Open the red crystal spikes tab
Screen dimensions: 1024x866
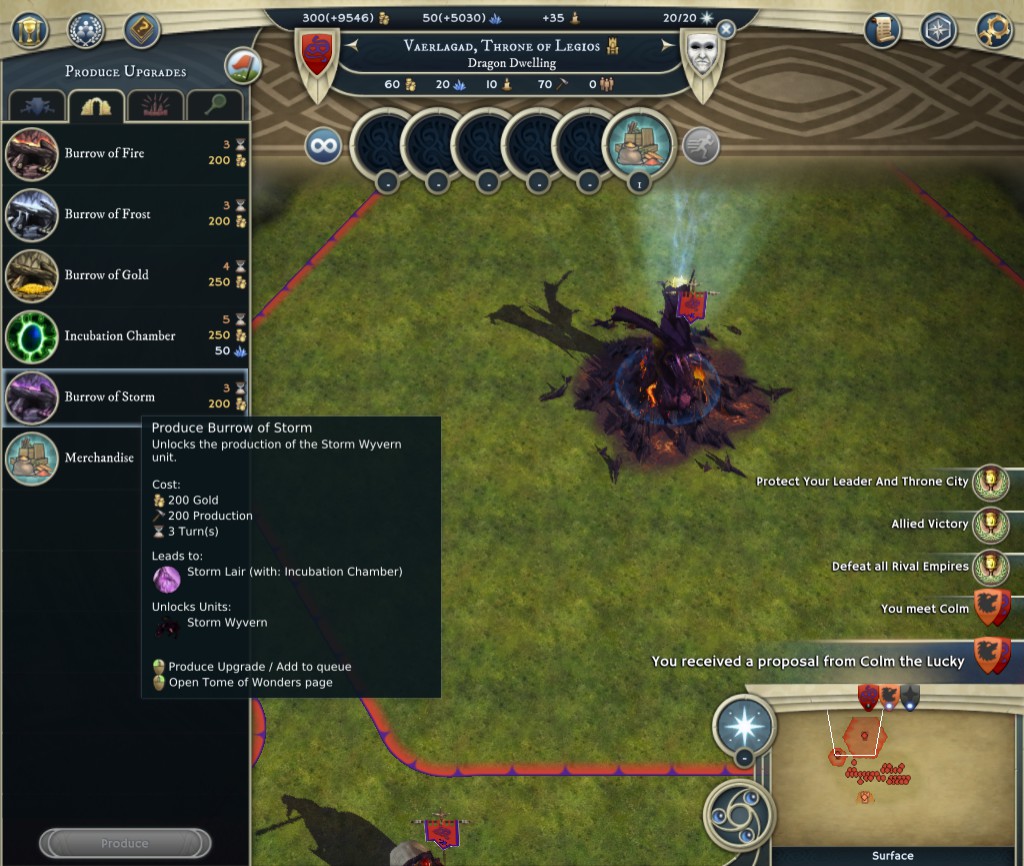pos(156,106)
